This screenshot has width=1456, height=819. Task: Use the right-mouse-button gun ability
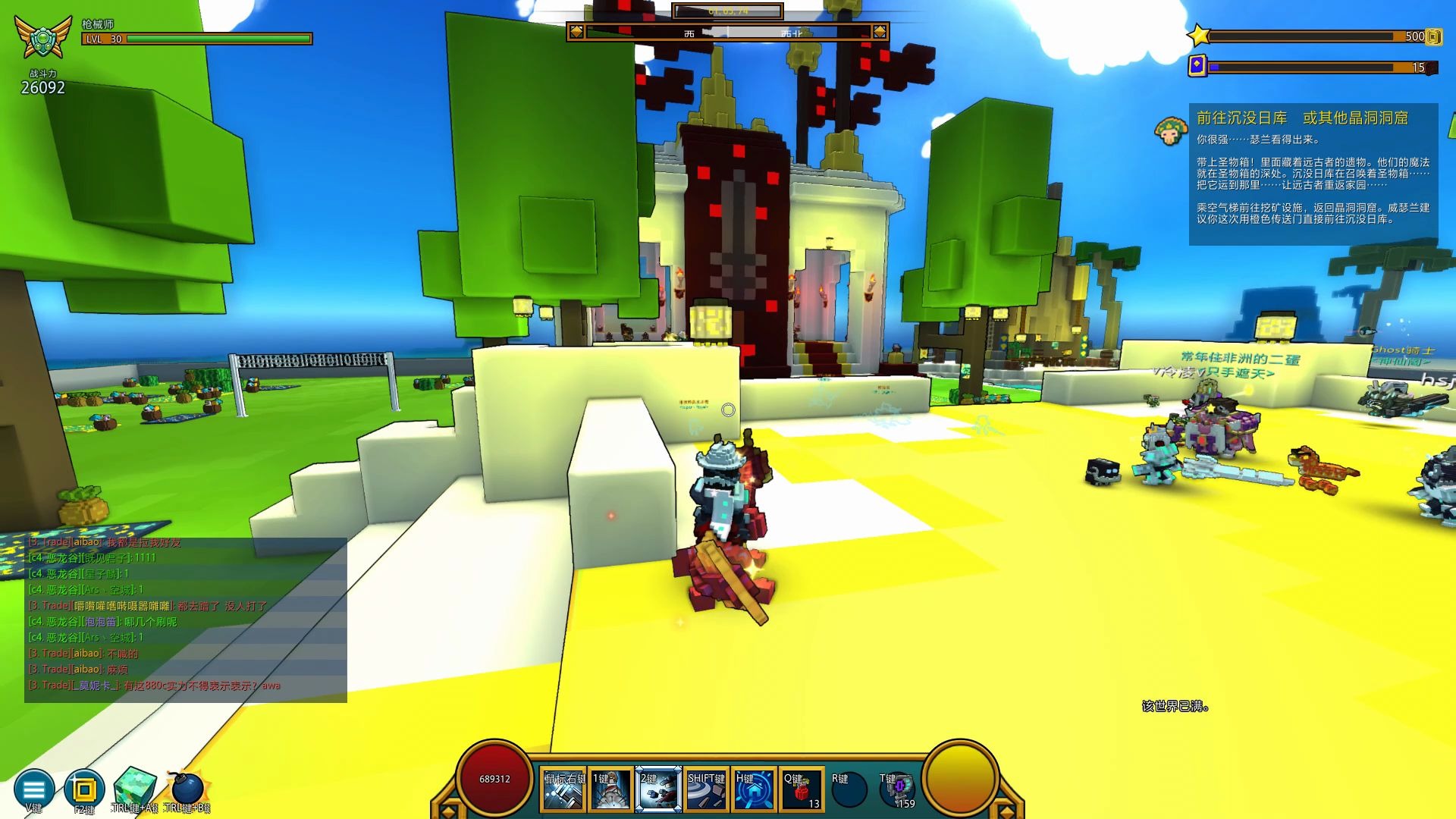pos(563,789)
